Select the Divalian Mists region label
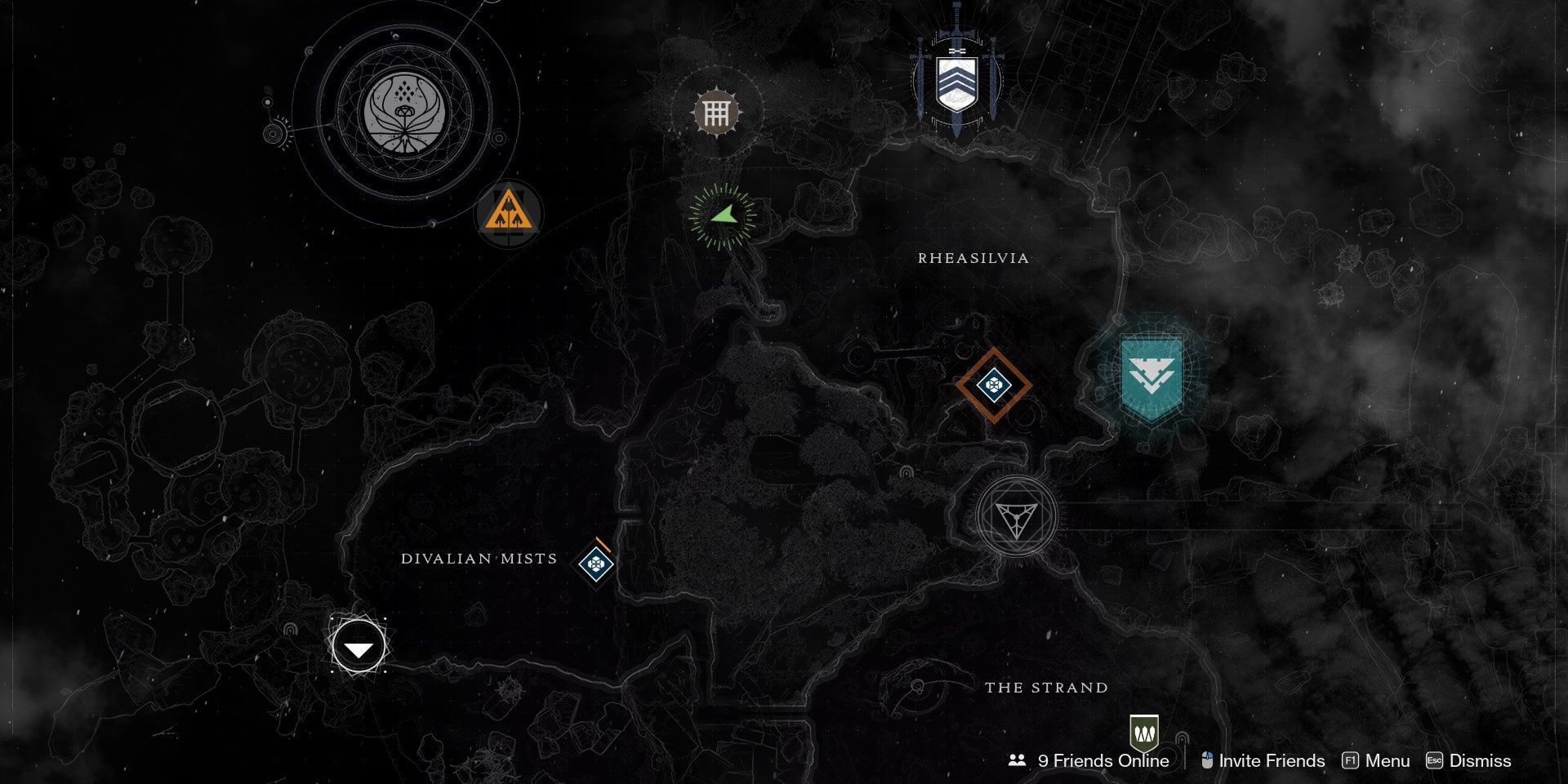This screenshot has height=784, width=1568. pos(478,559)
